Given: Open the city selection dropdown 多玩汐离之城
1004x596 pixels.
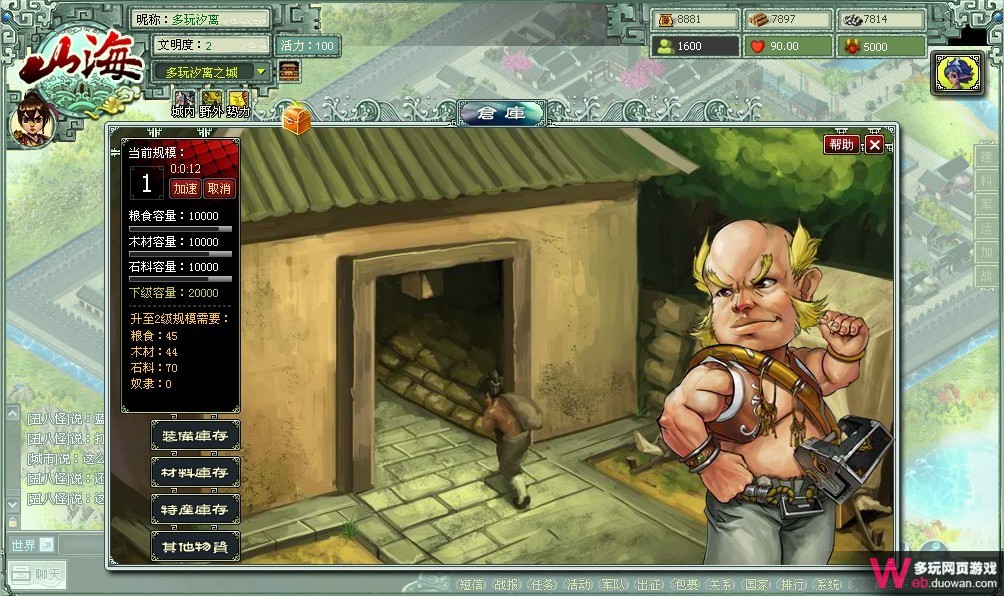Looking at the screenshot, I should point(211,72).
